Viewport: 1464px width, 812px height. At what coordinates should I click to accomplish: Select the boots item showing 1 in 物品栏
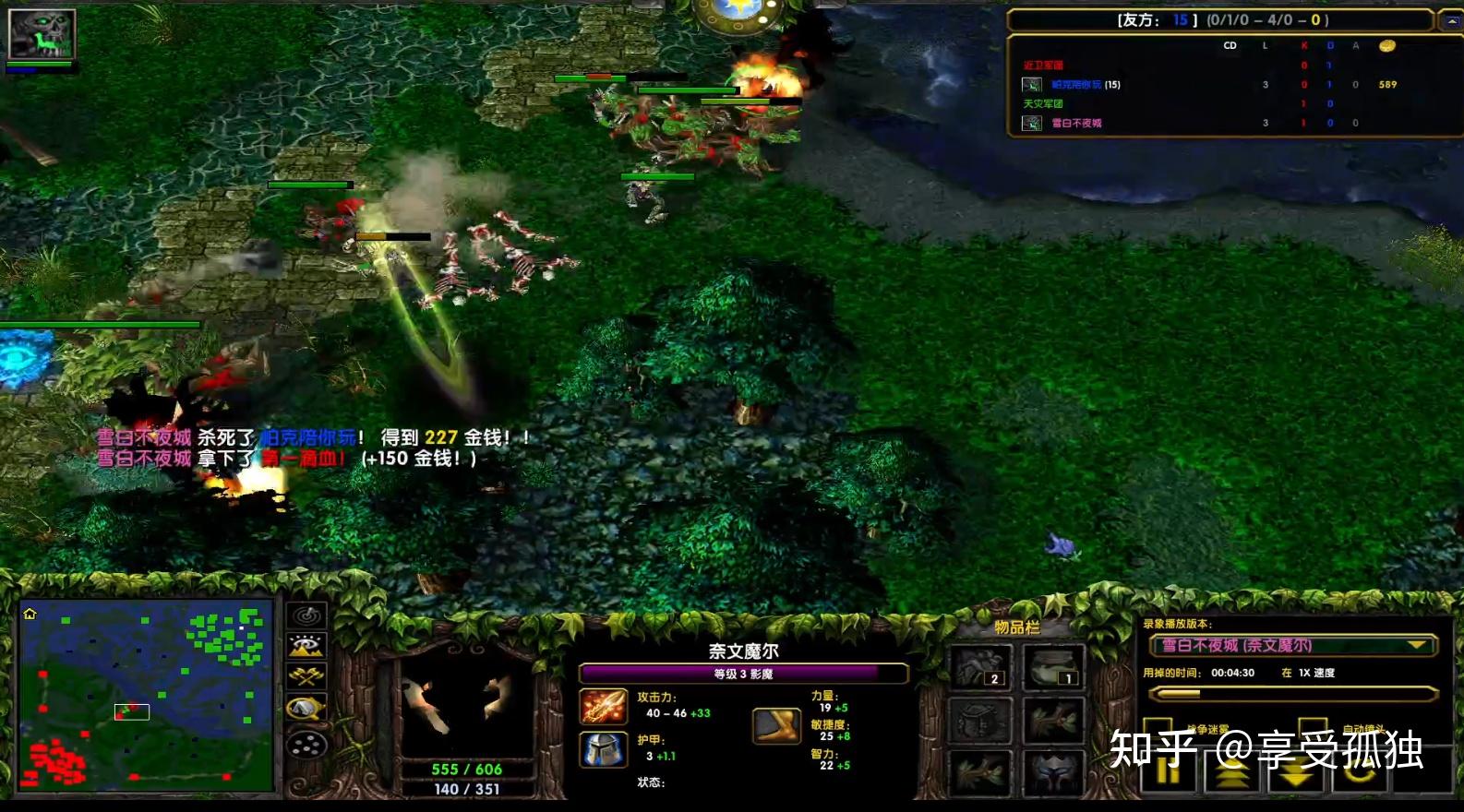[1054, 666]
